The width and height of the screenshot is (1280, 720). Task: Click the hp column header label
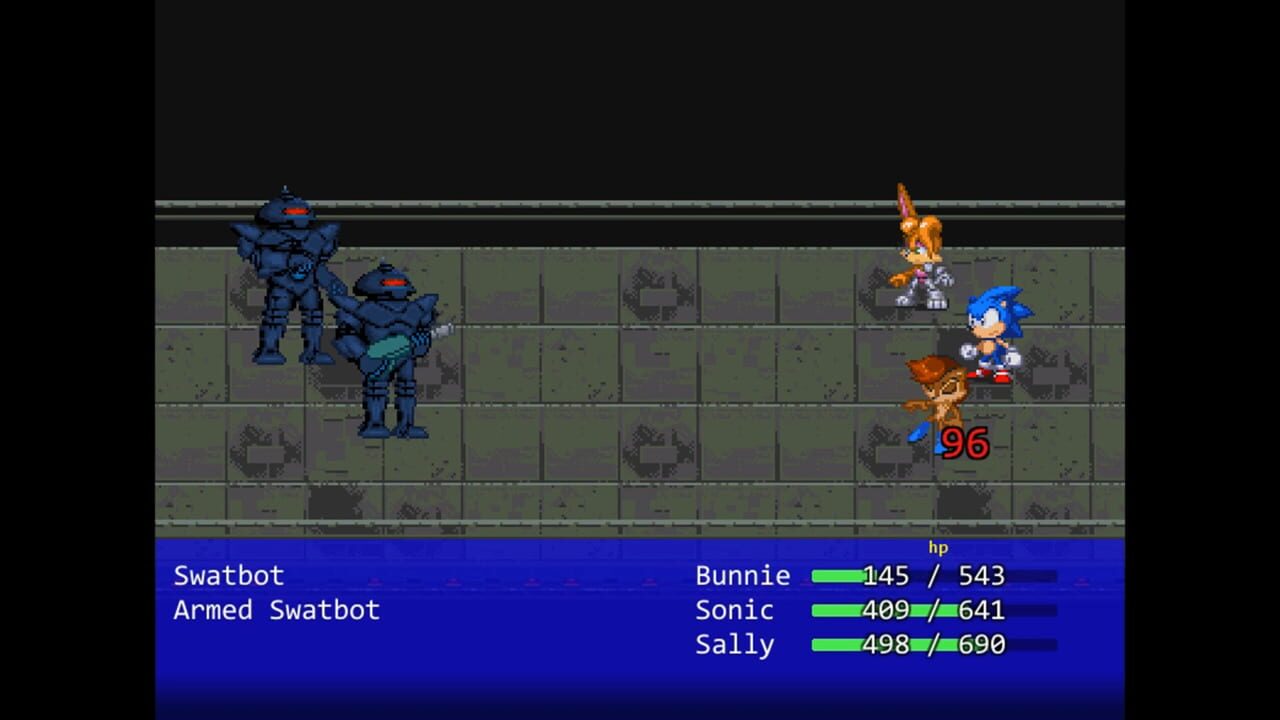pyautogui.click(x=938, y=548)
